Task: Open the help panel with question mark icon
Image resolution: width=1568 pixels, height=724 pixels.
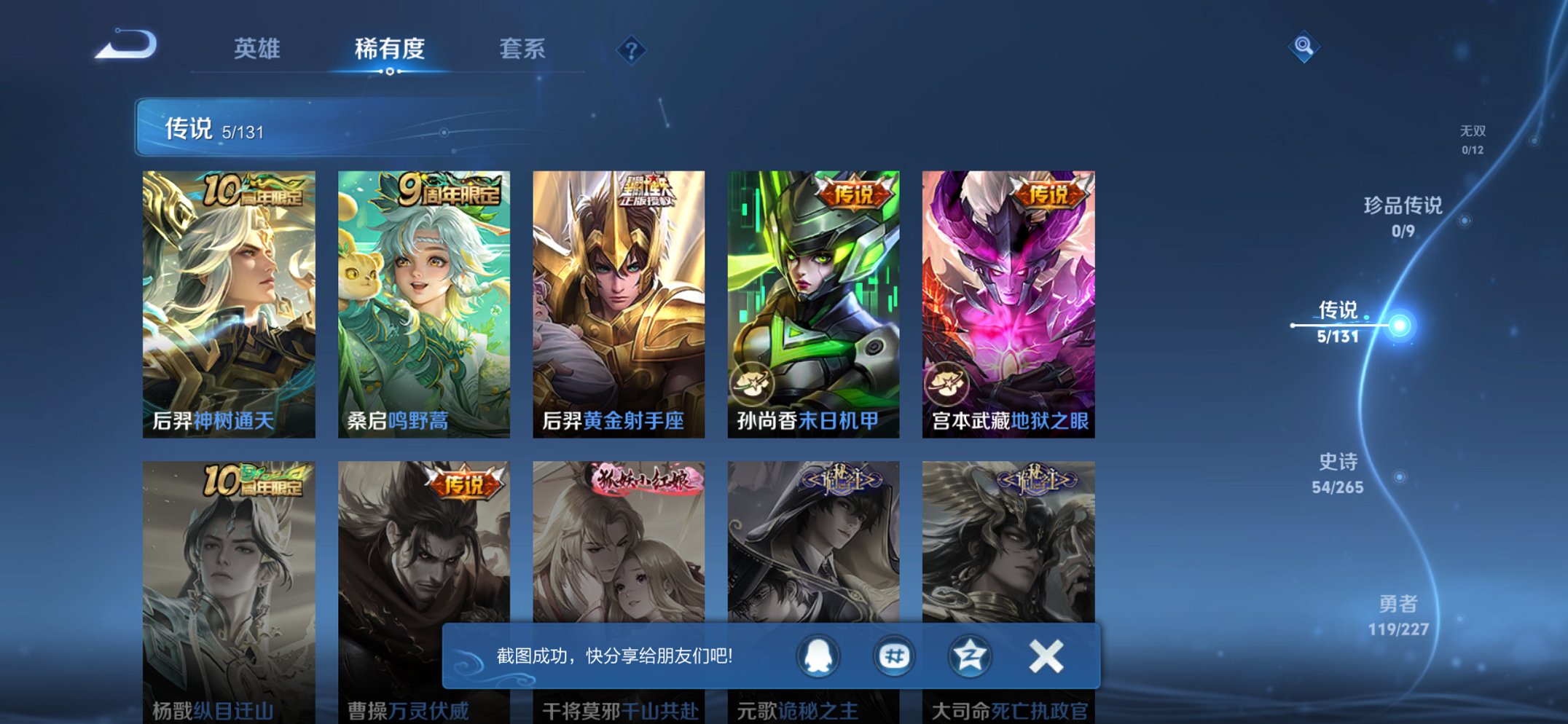Action: 632,50
